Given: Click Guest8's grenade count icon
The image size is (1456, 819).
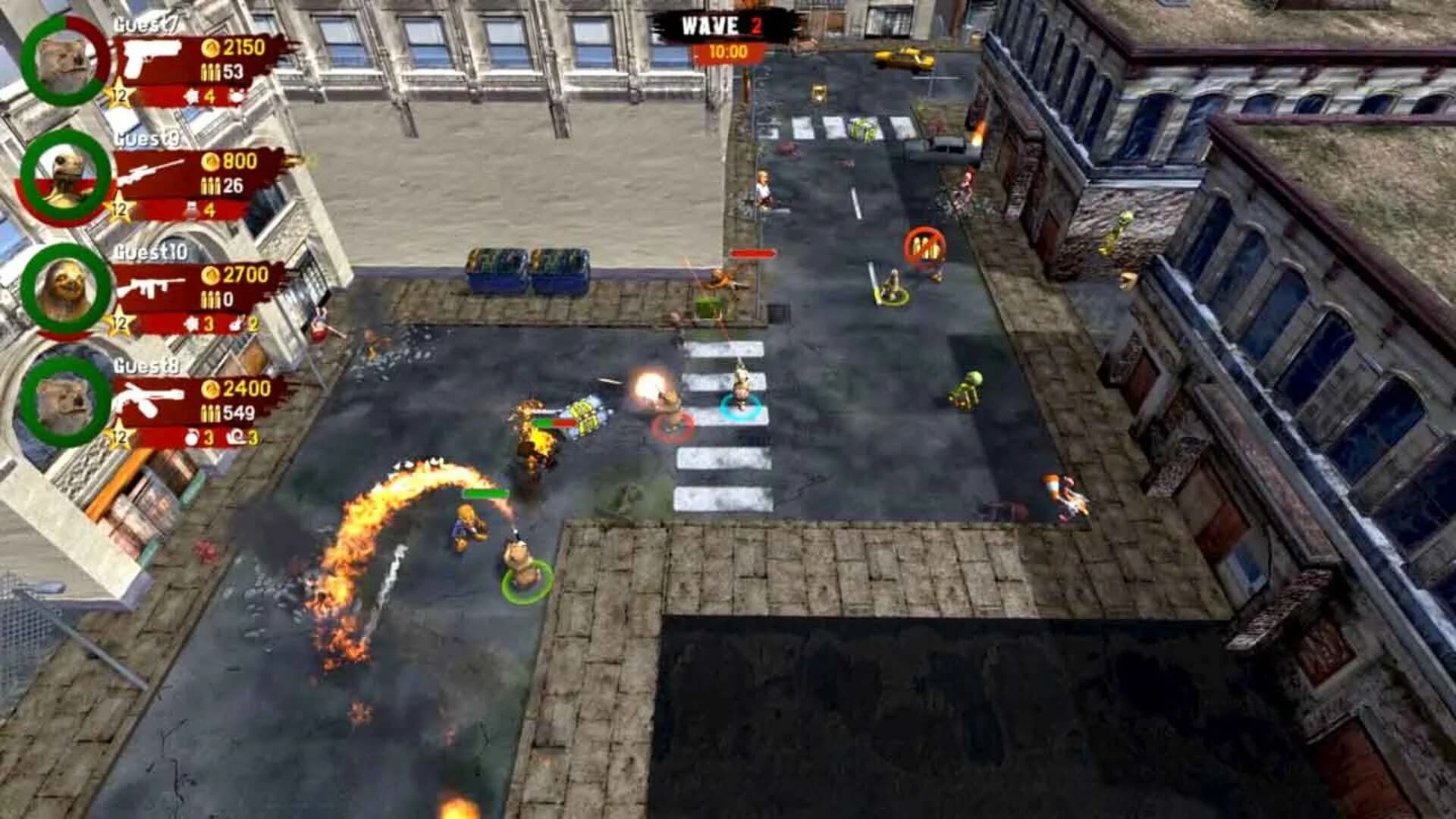Looking at the screenshot, I should click(191, 435).
